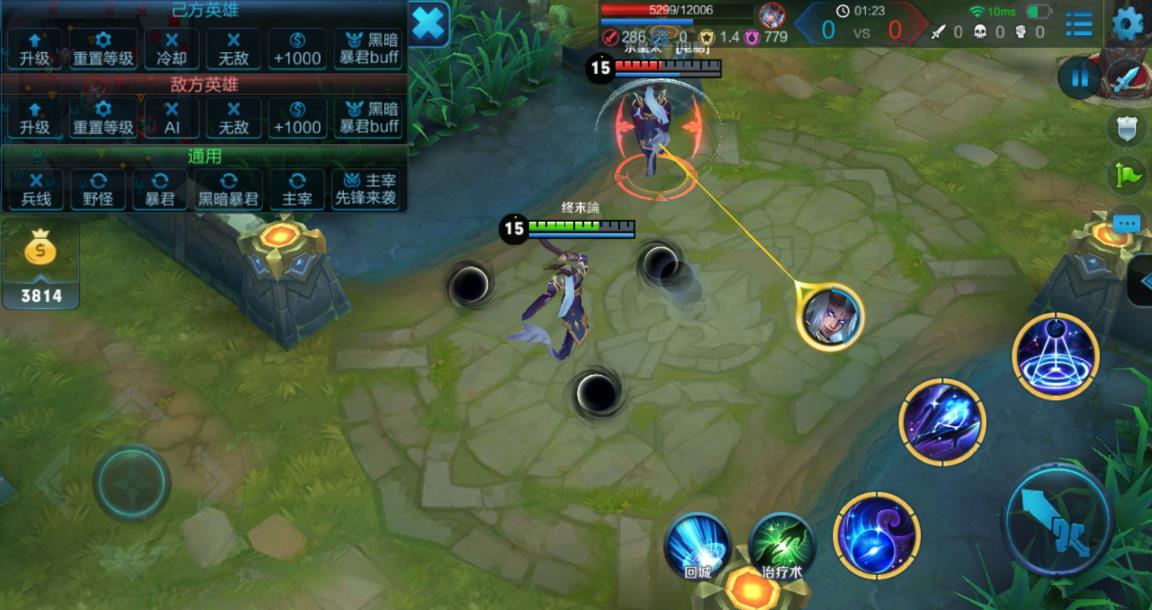The image size is (1152, 610).
Task: Select the sword icon below the settings gear
Action: click(1127, 77)
